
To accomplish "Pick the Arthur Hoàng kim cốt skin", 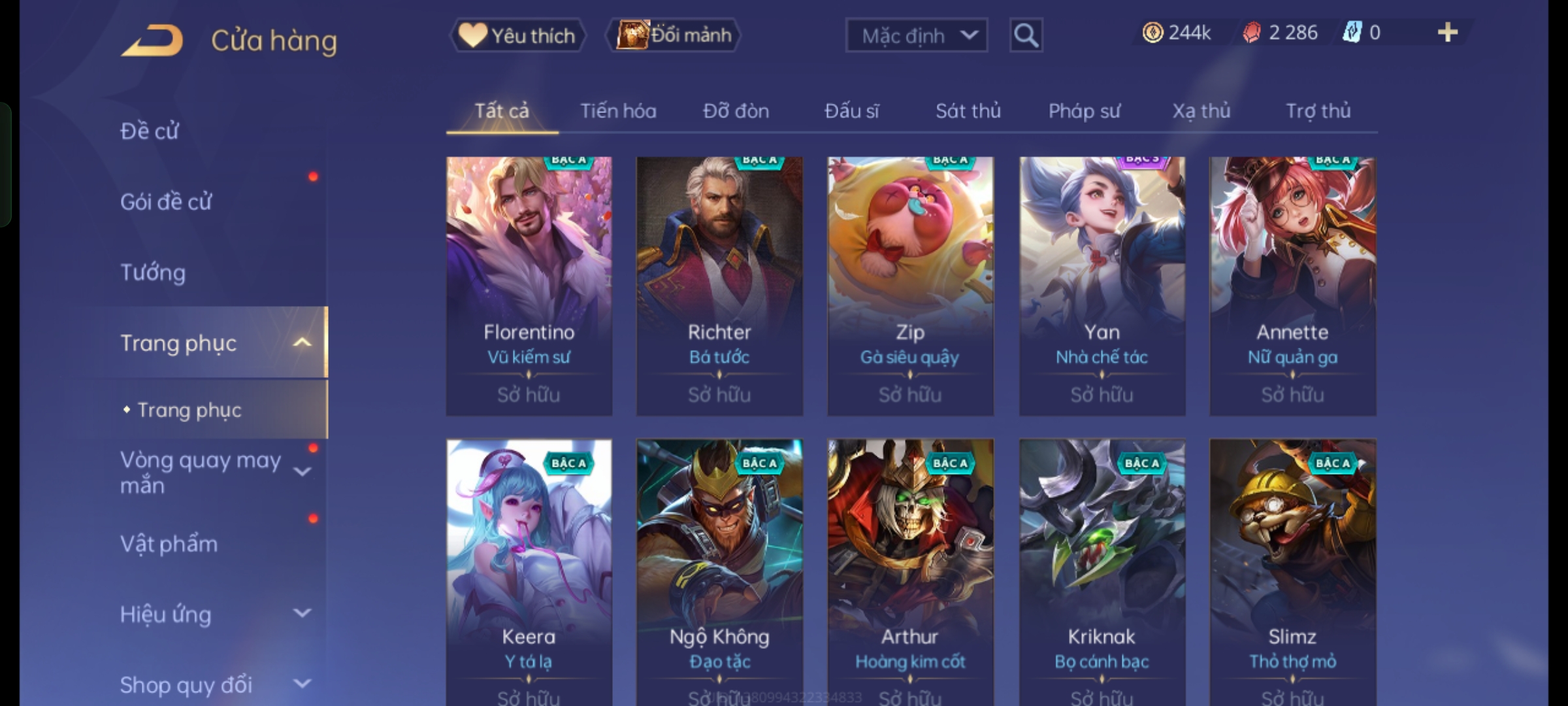I will tap(910, 569).
